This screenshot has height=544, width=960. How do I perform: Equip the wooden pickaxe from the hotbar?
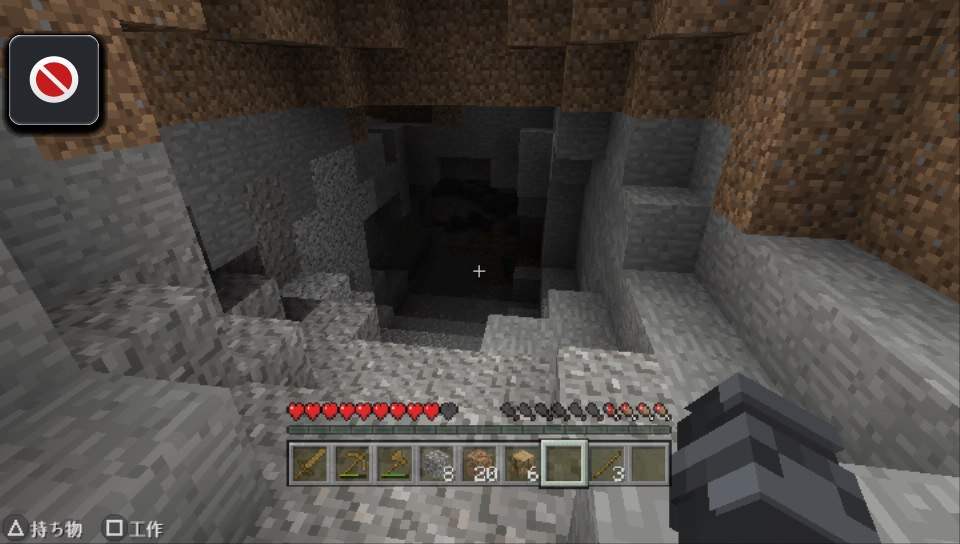(x=351, y=463)
